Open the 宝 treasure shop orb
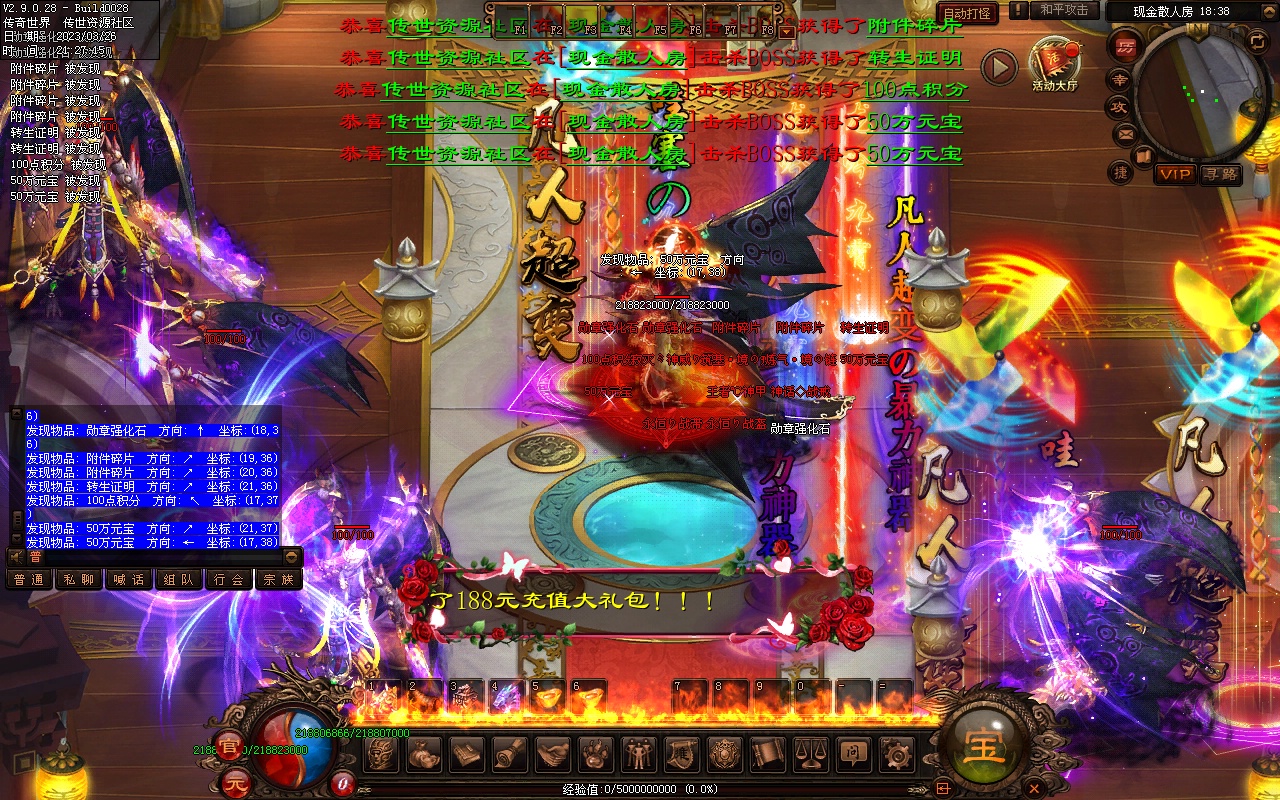 (x=985, y=746)
